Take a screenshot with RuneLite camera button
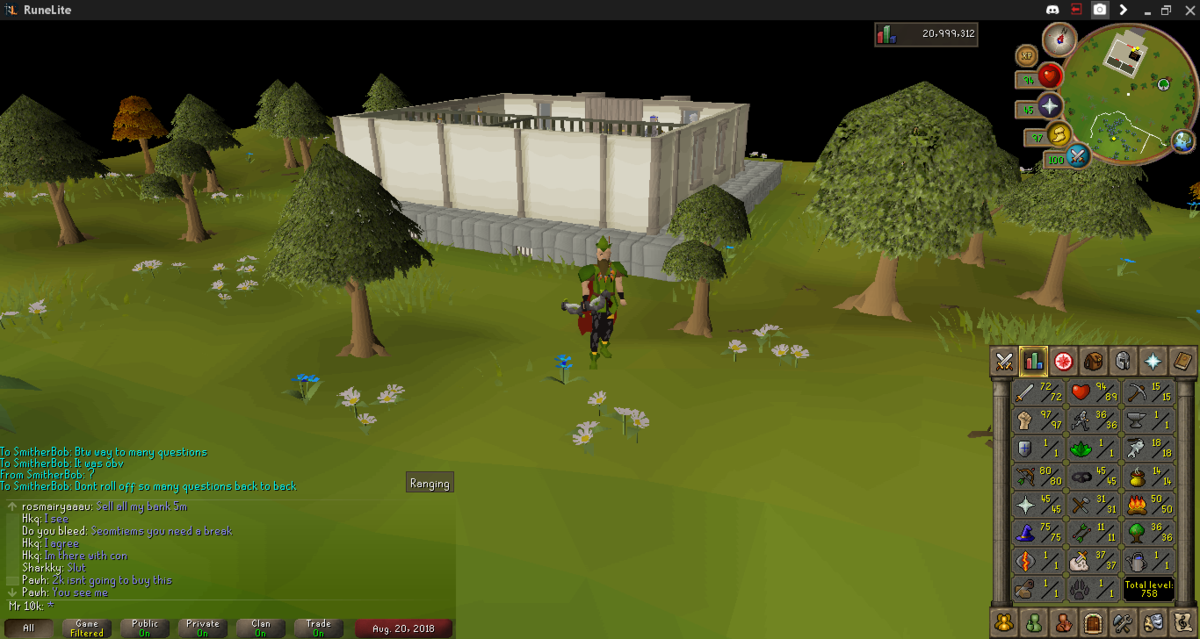The width and height of the screenshot is (1200, 639). pos(1100,9)
